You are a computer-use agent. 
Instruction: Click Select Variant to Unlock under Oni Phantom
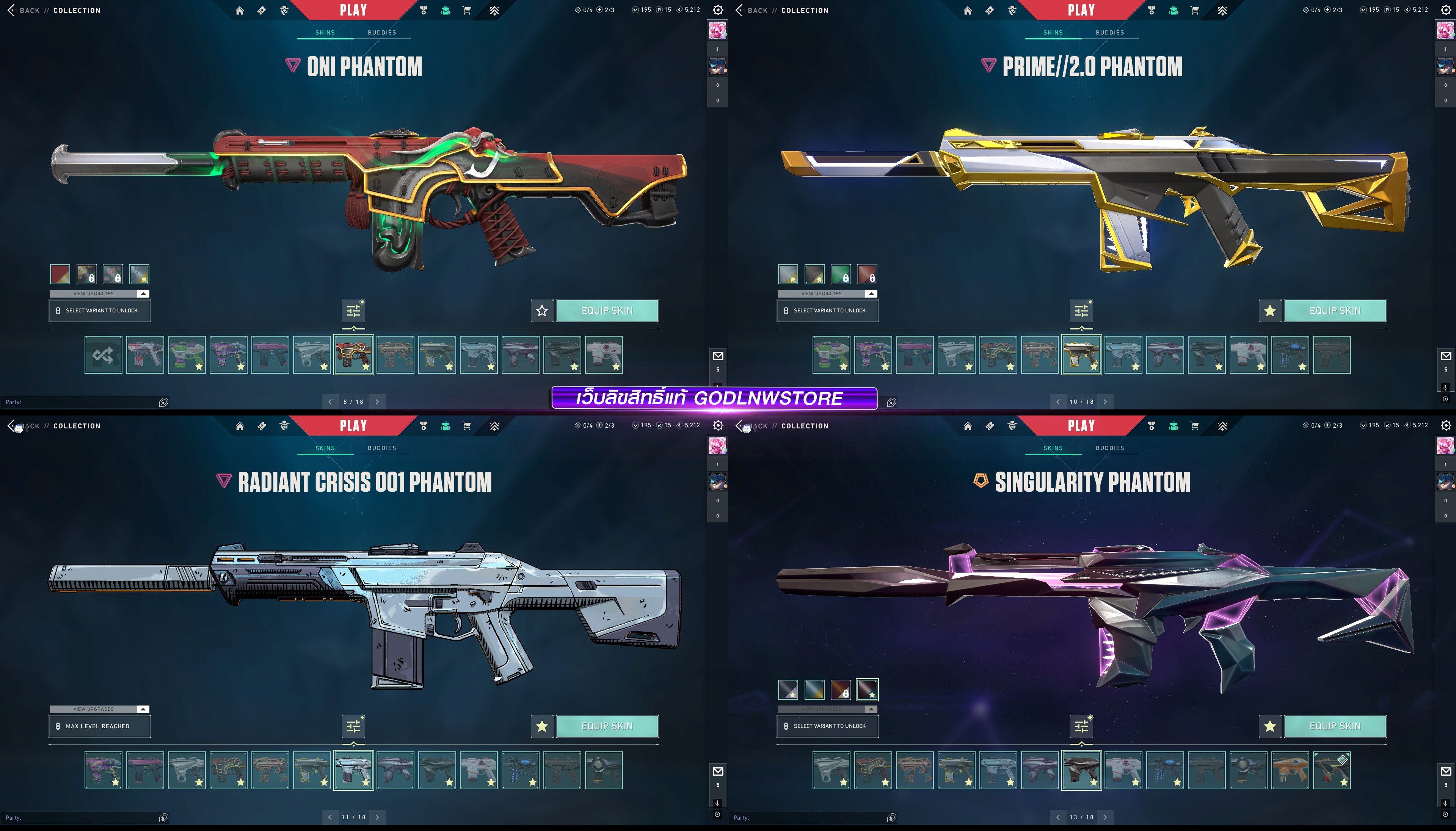point(100,310)
